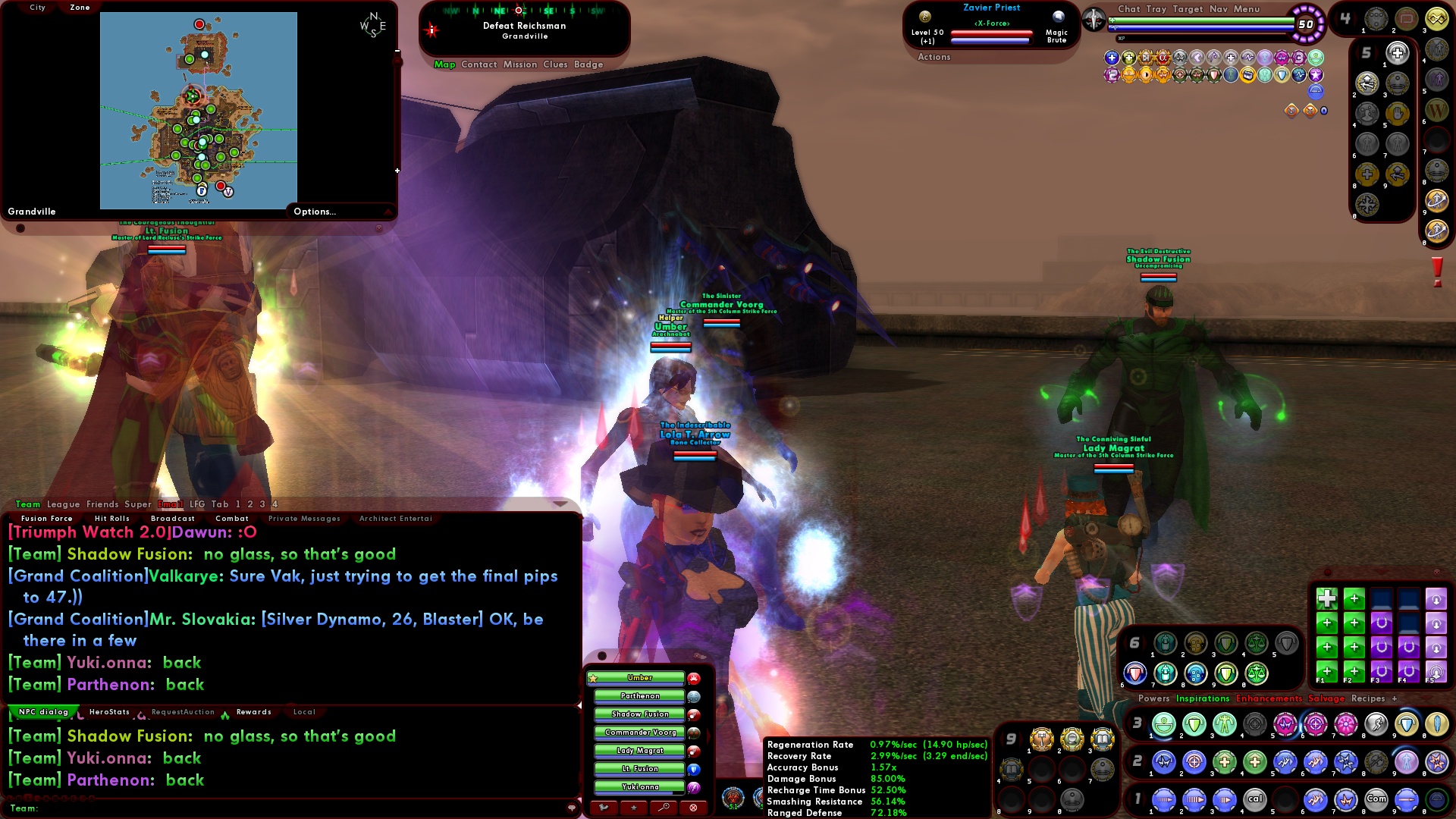The image size is (1456, 819).
Task: Click the red X quit icon in the team window
Action: (x=693, y=806)
